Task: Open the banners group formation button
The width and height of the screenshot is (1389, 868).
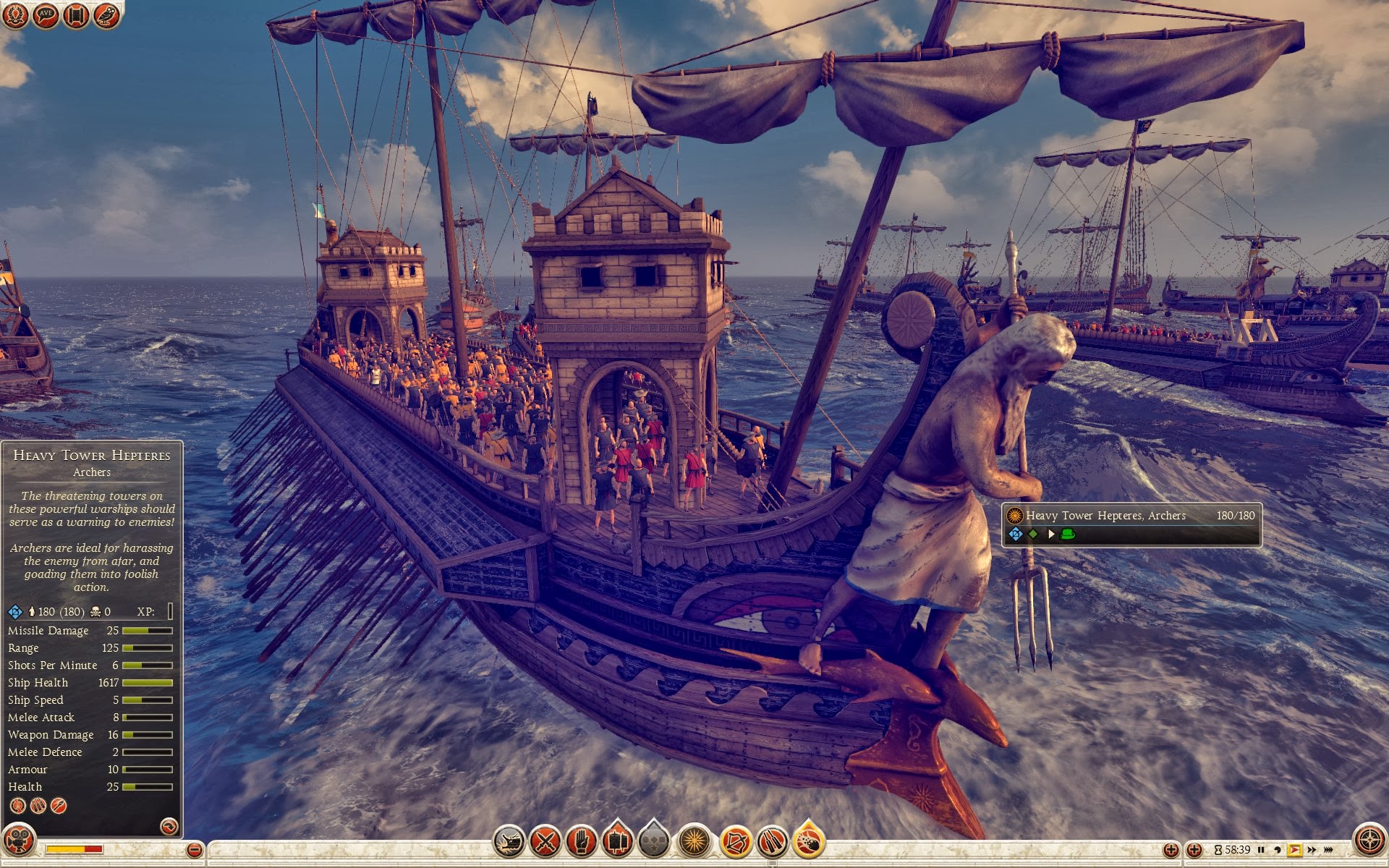Action: [x=617, y=841]
